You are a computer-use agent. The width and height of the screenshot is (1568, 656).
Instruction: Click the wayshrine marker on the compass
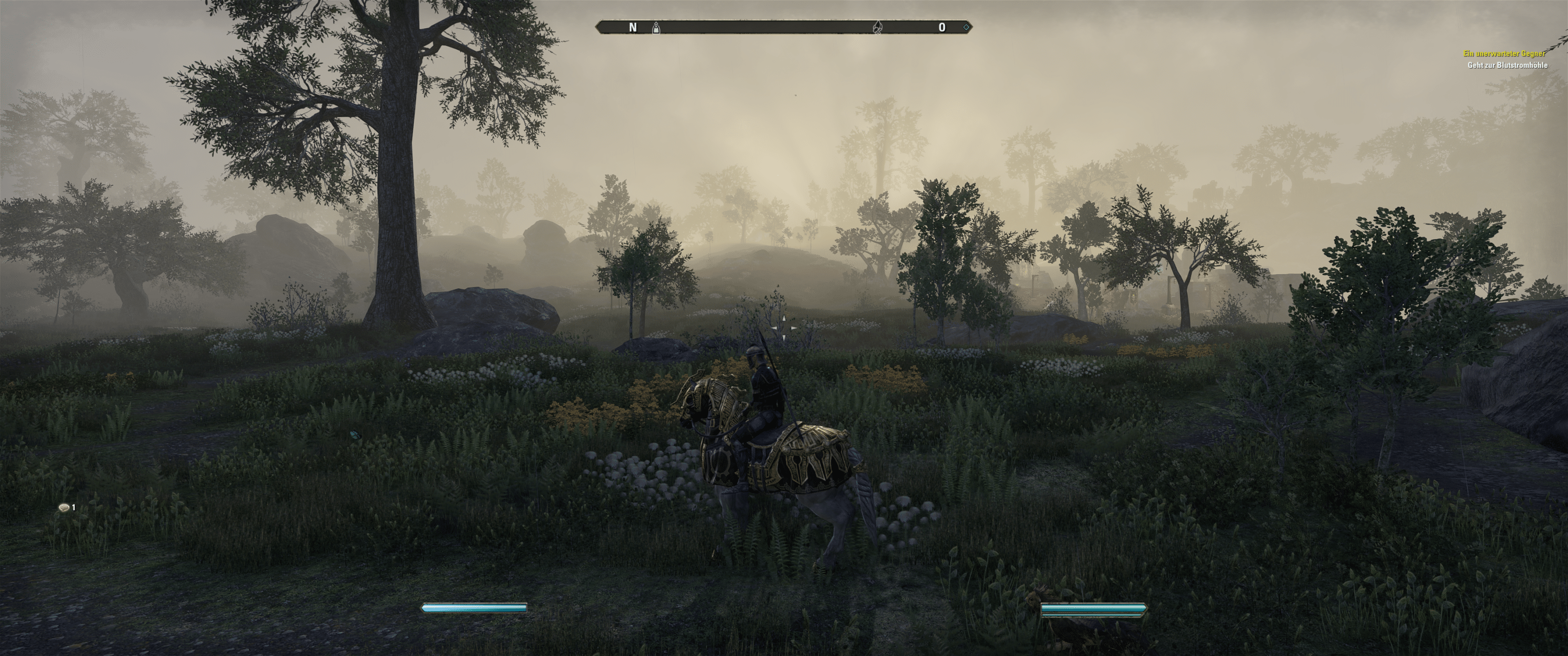tap(655, 27)
